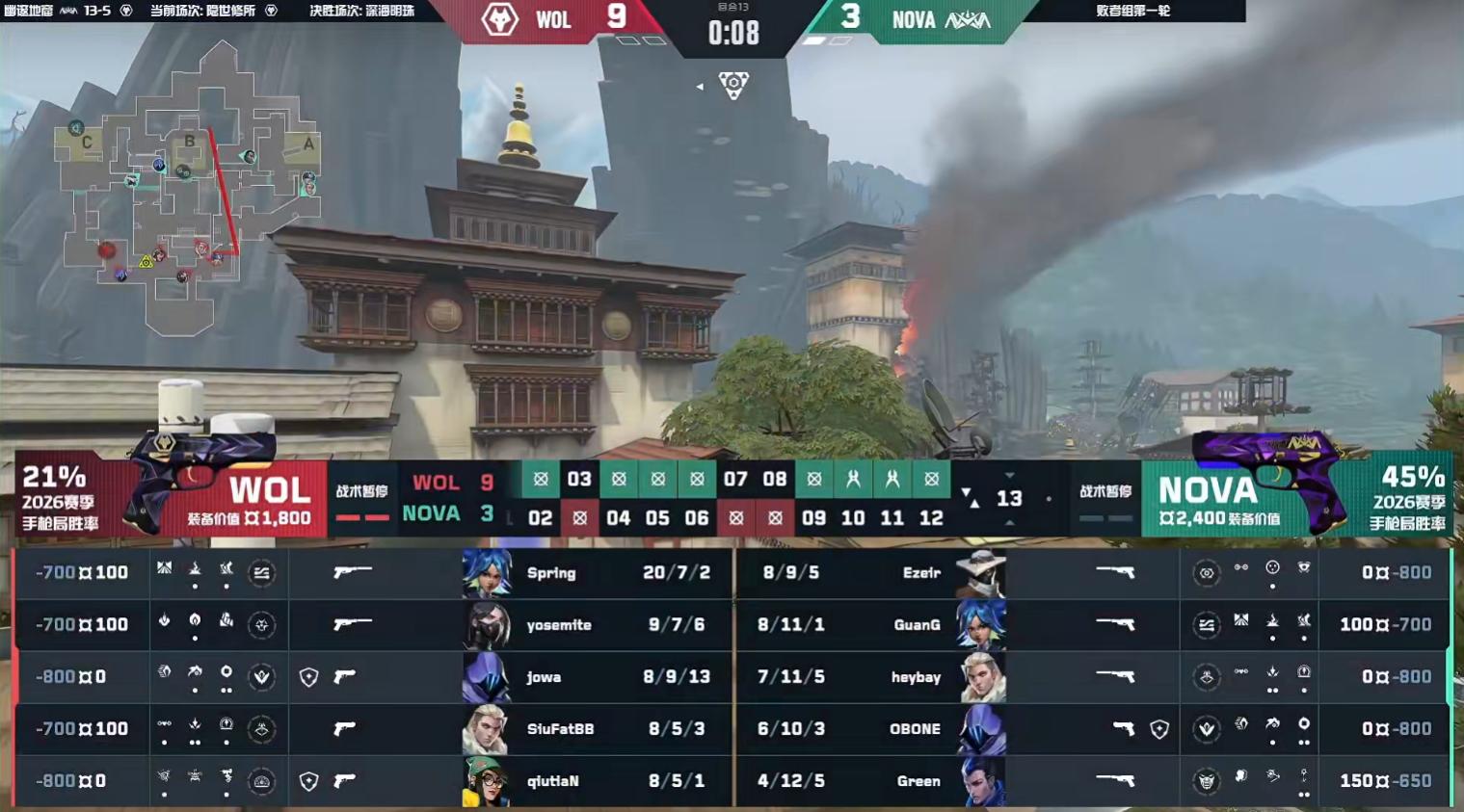Select round 13 in the round timeline
The width and height of the screenshot is (1464, 812).
click(x=1009, y=499)
